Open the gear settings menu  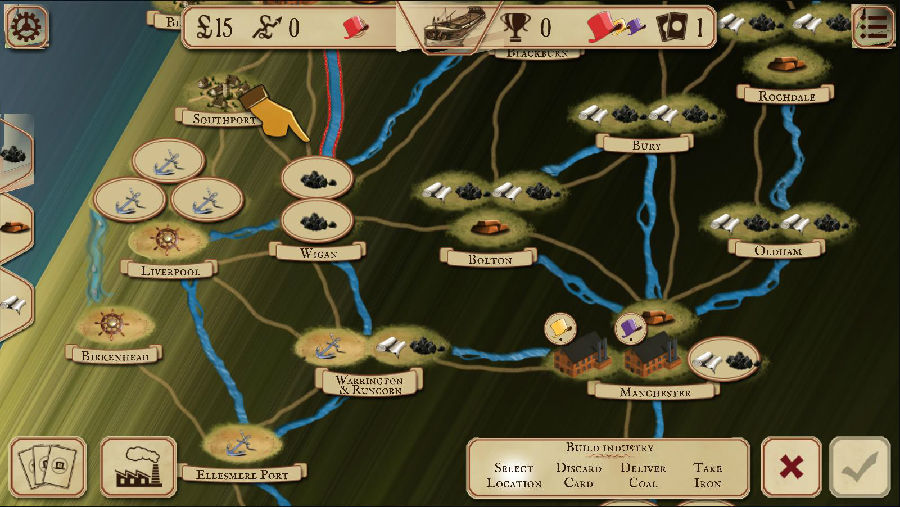point(26,26)
